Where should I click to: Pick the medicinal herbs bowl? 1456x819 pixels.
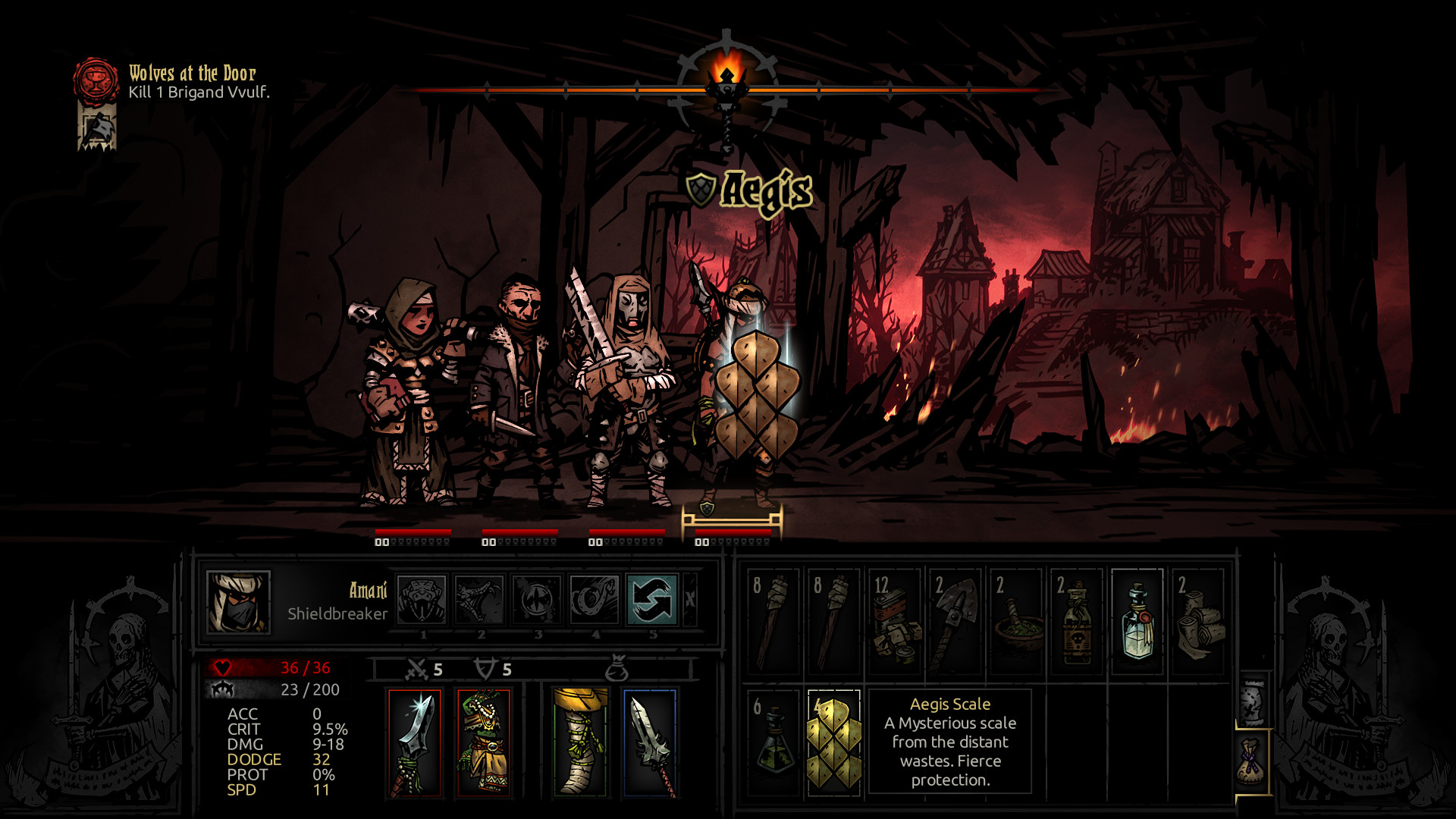tap(1015, 621)
